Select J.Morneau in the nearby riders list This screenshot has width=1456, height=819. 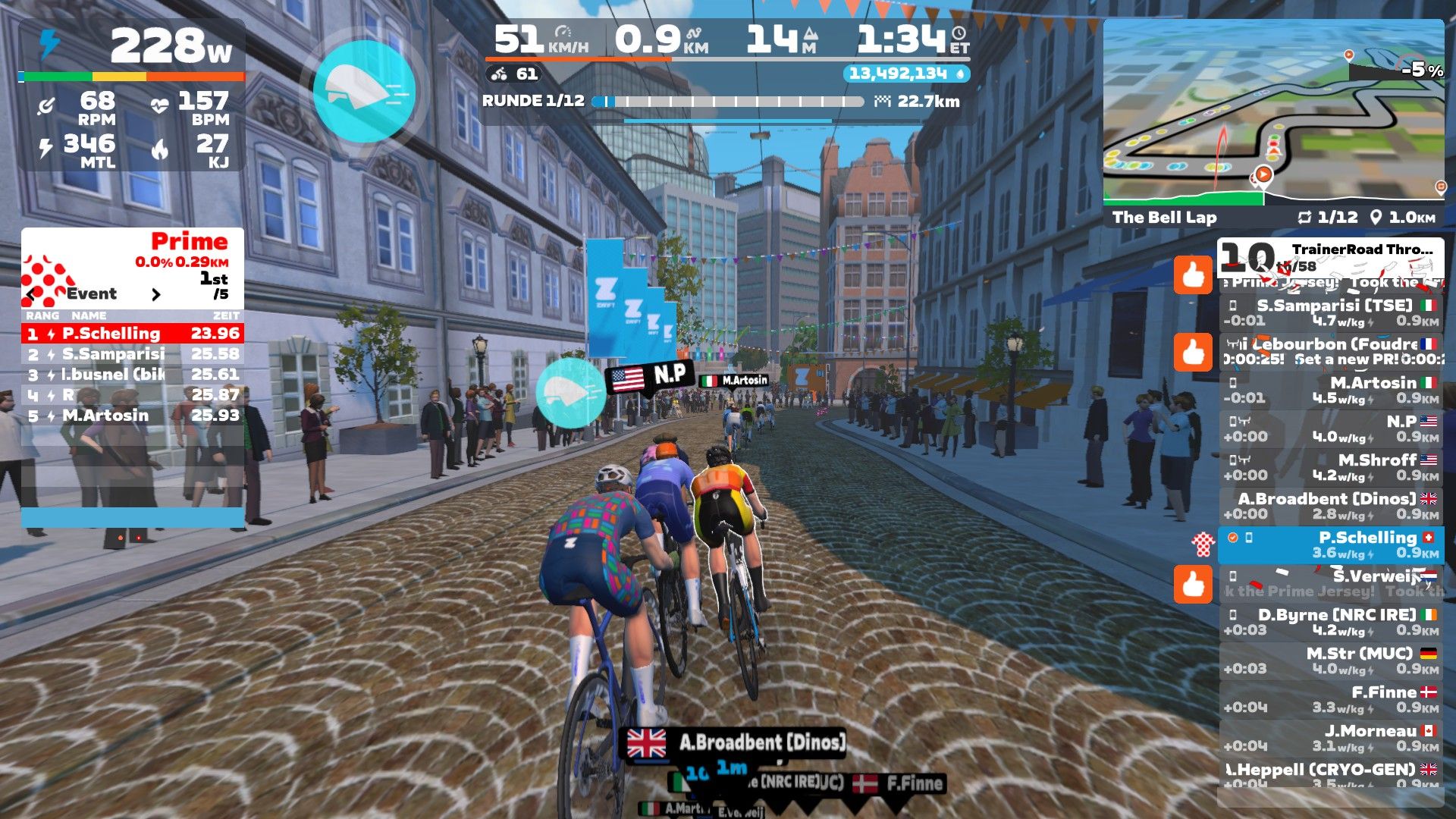[1331, 739]
